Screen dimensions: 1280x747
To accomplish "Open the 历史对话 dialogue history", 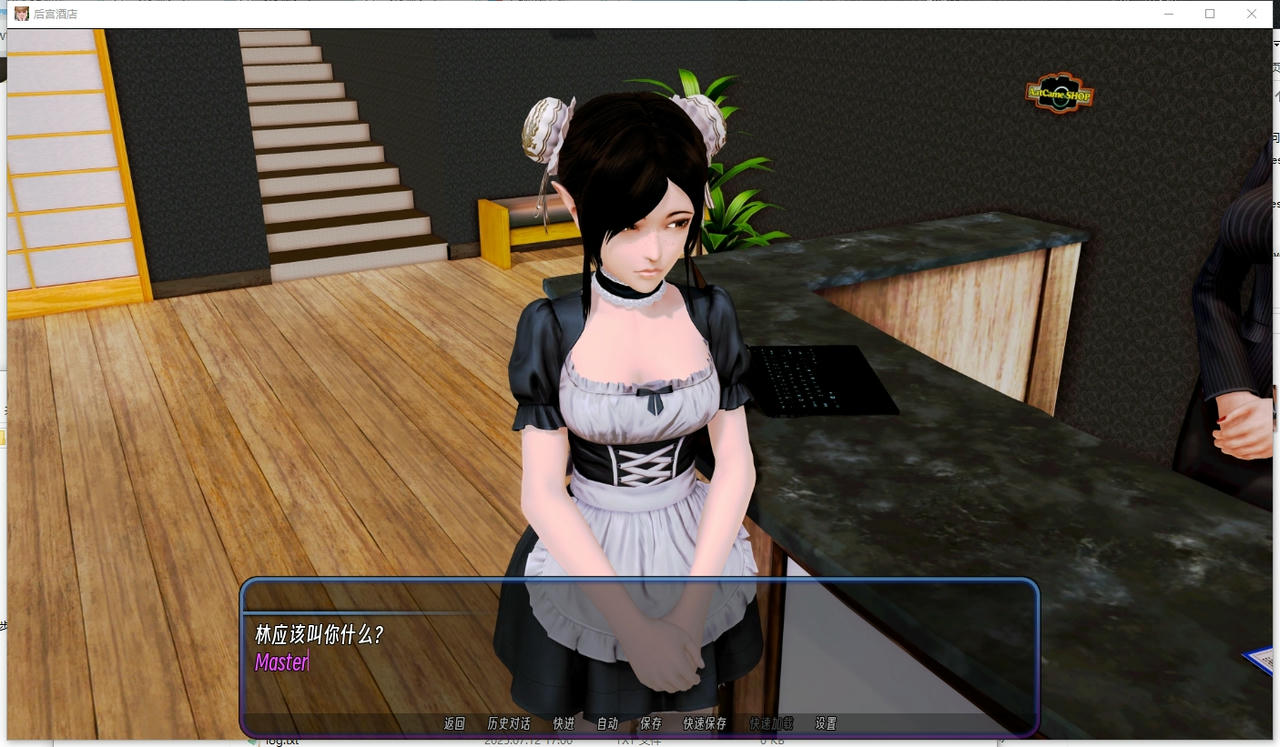I will pyautogui.click(x=508, y=723).
